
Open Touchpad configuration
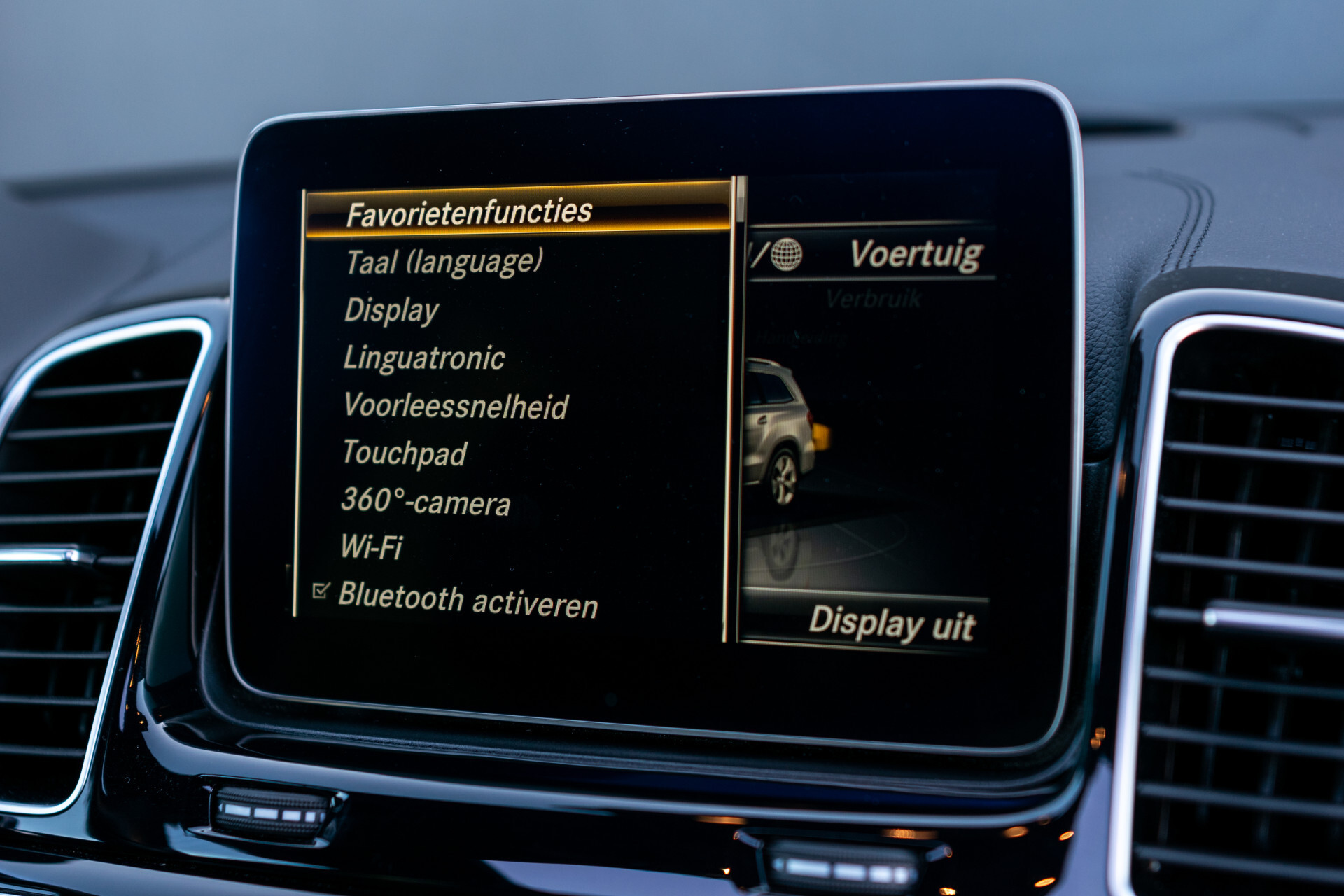pos(405,453)
